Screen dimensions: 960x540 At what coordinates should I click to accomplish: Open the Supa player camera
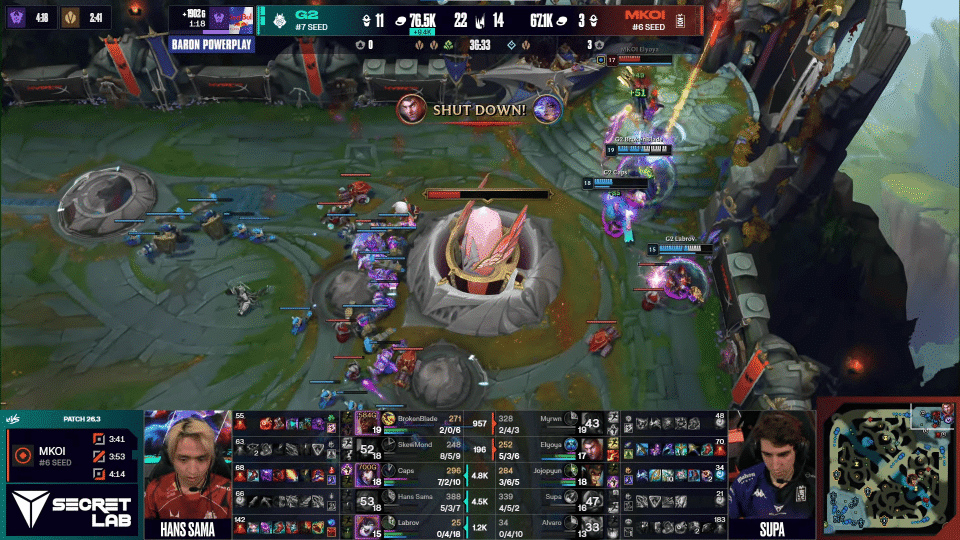click(x=768, y=465)
